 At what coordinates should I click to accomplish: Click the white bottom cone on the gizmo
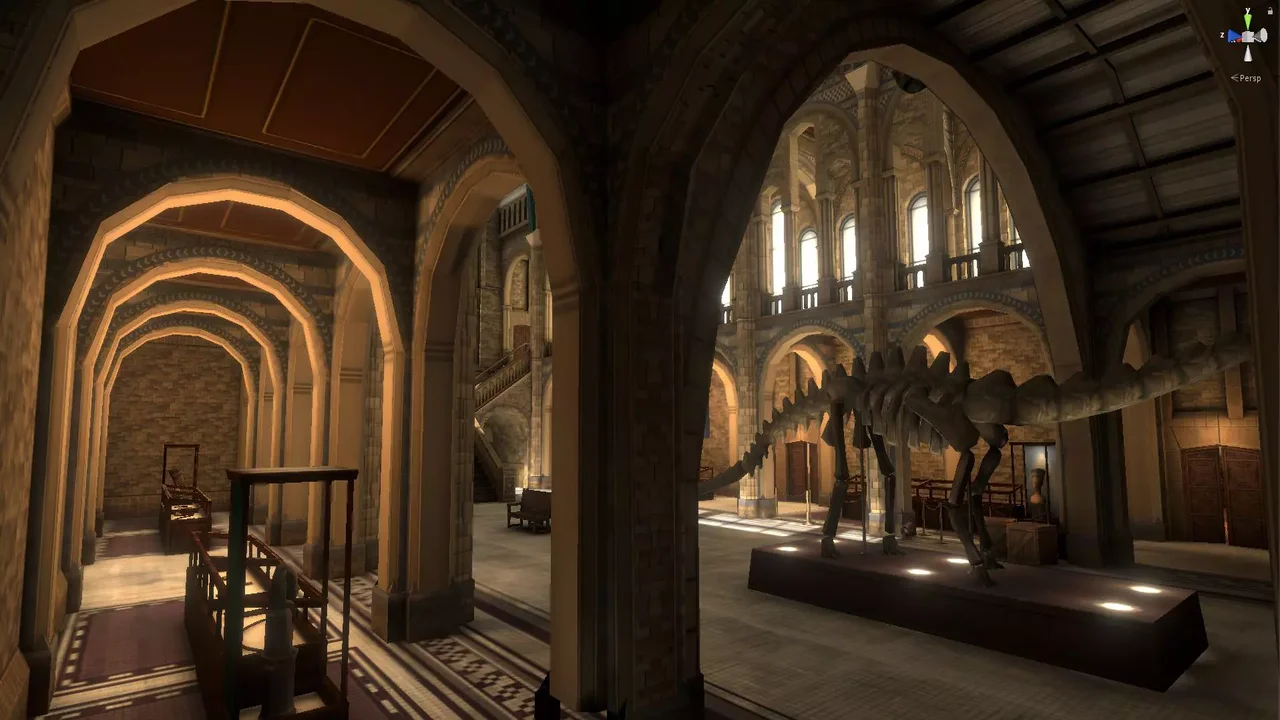click(x=1248, y=54)
